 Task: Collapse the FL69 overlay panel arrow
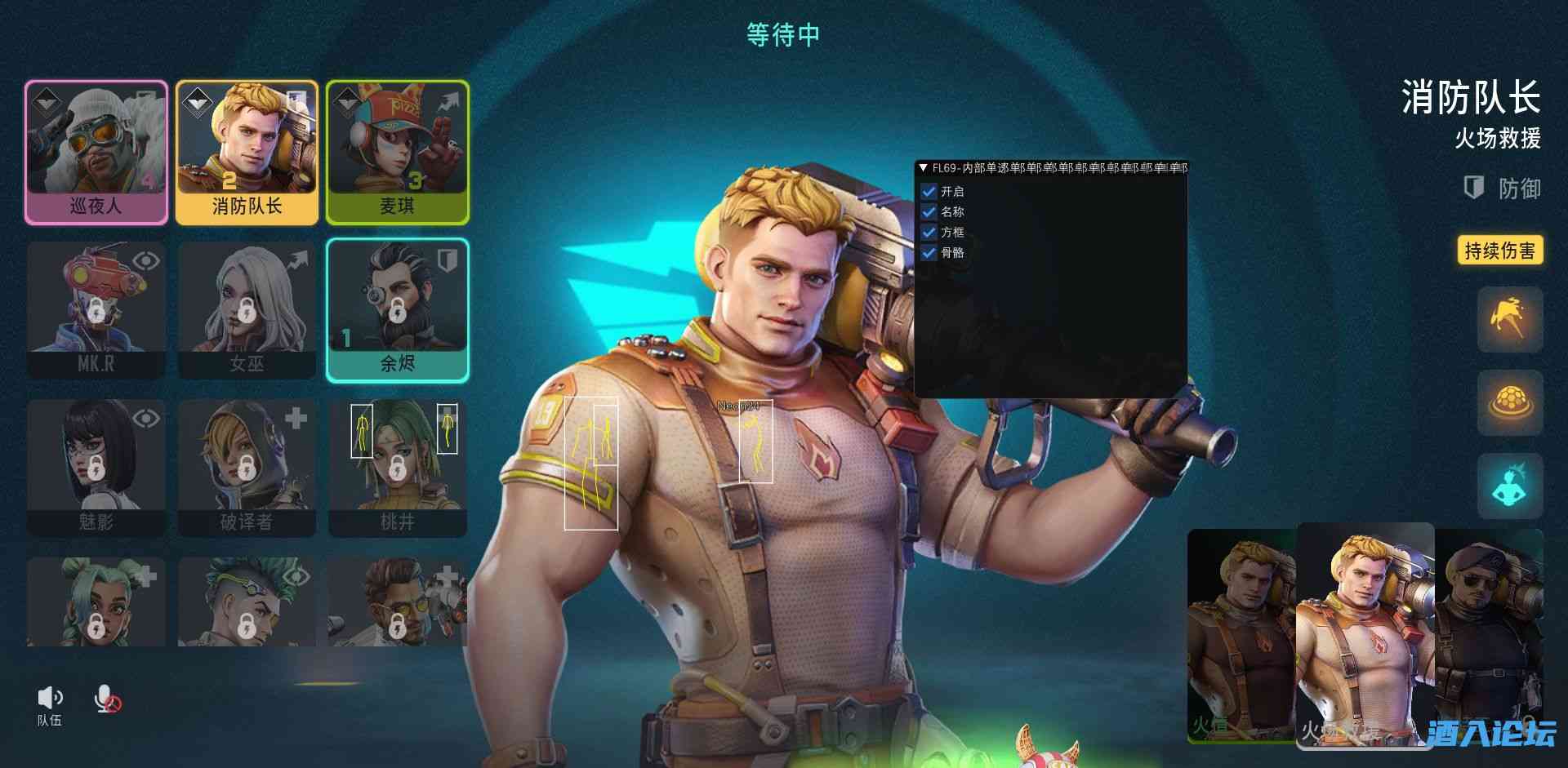coord(923,168)
